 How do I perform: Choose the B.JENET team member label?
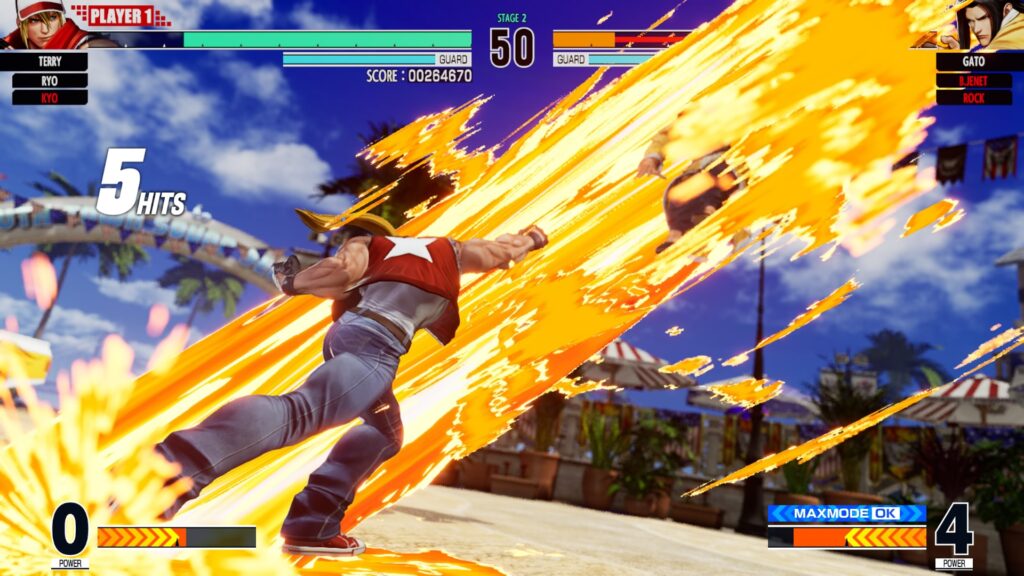[x=973, y=80]
